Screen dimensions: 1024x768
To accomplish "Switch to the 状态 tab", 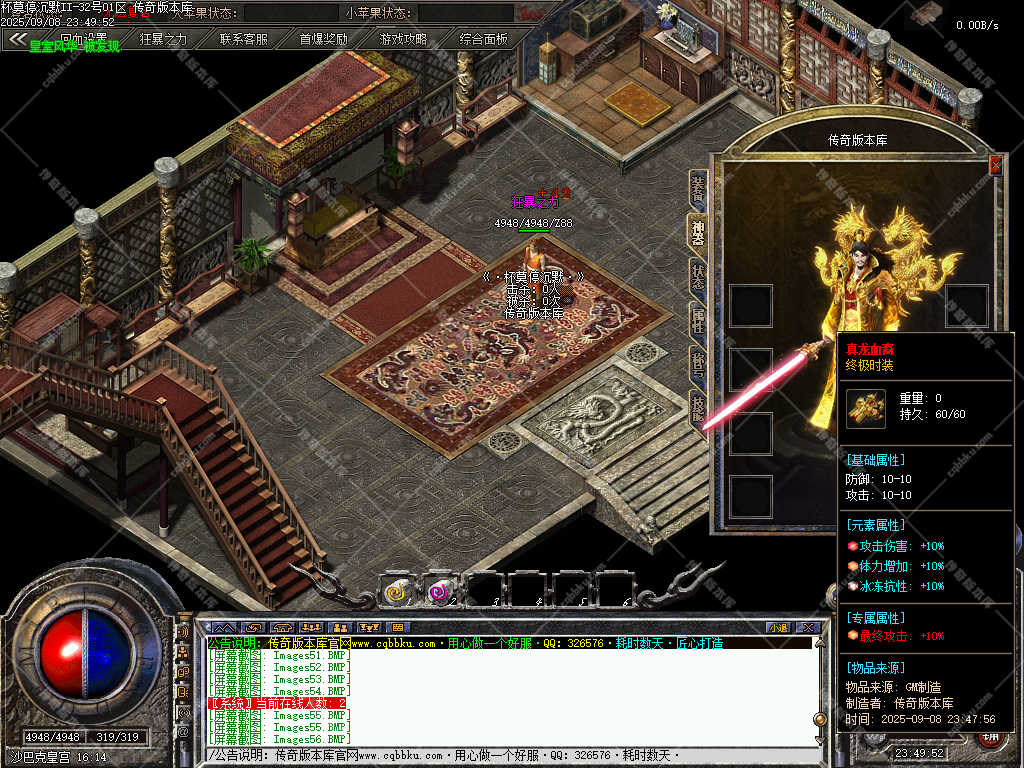I will point(698,276).
